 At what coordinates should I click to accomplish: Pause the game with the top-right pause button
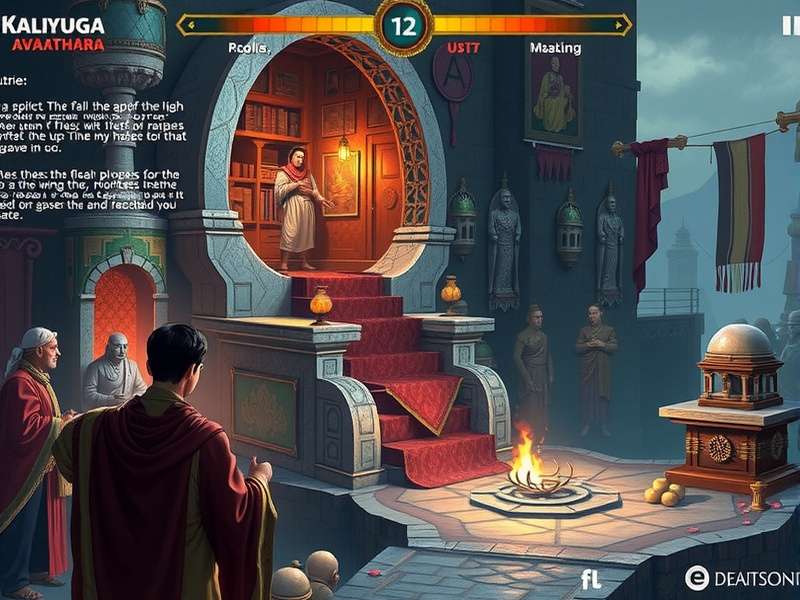pyautogui.click(x=790, y=27)
